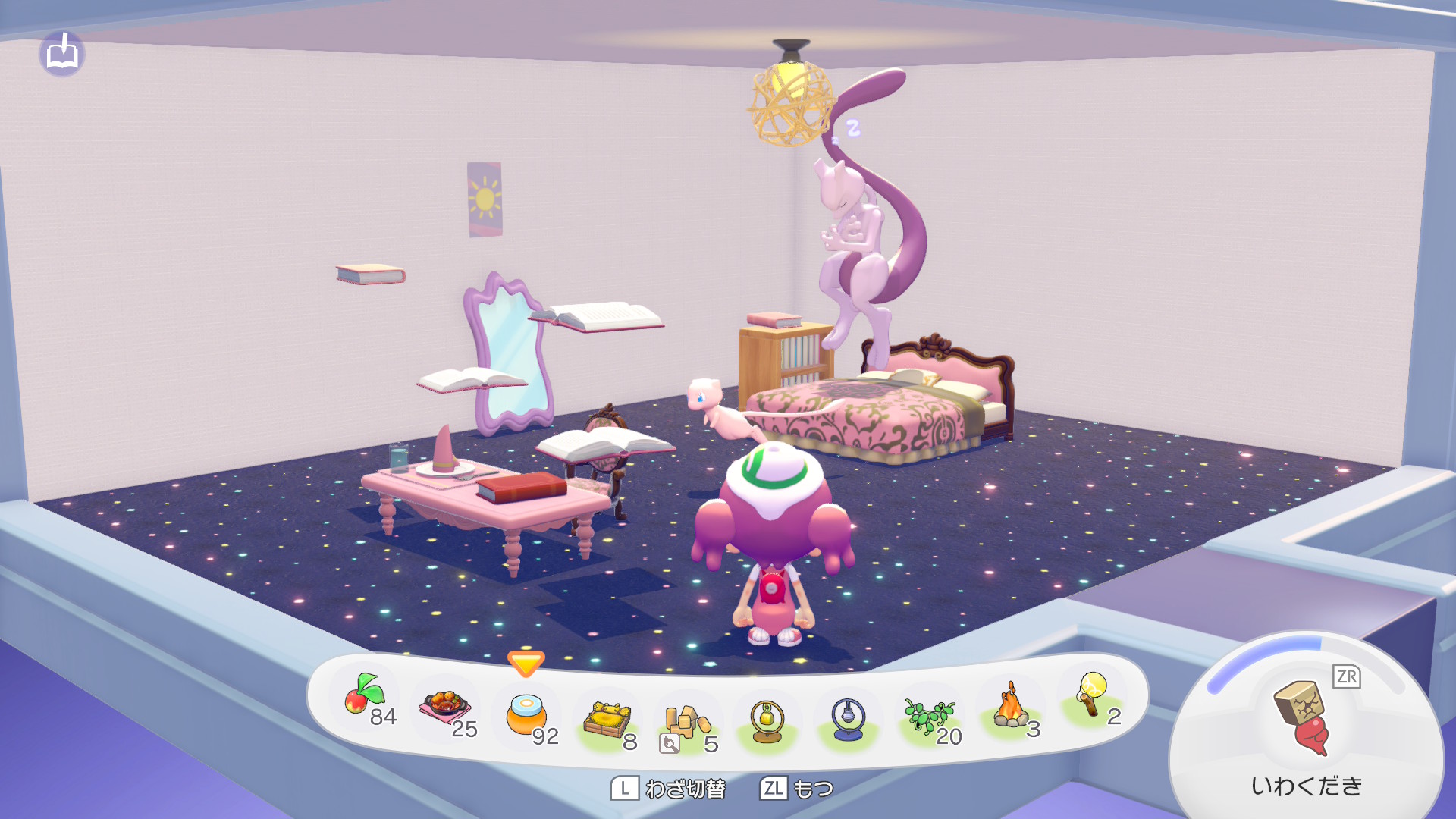The width and height of the screenshot is (1456, 819).
Task: Select the golden bell stand item
Action: point(767,720)
